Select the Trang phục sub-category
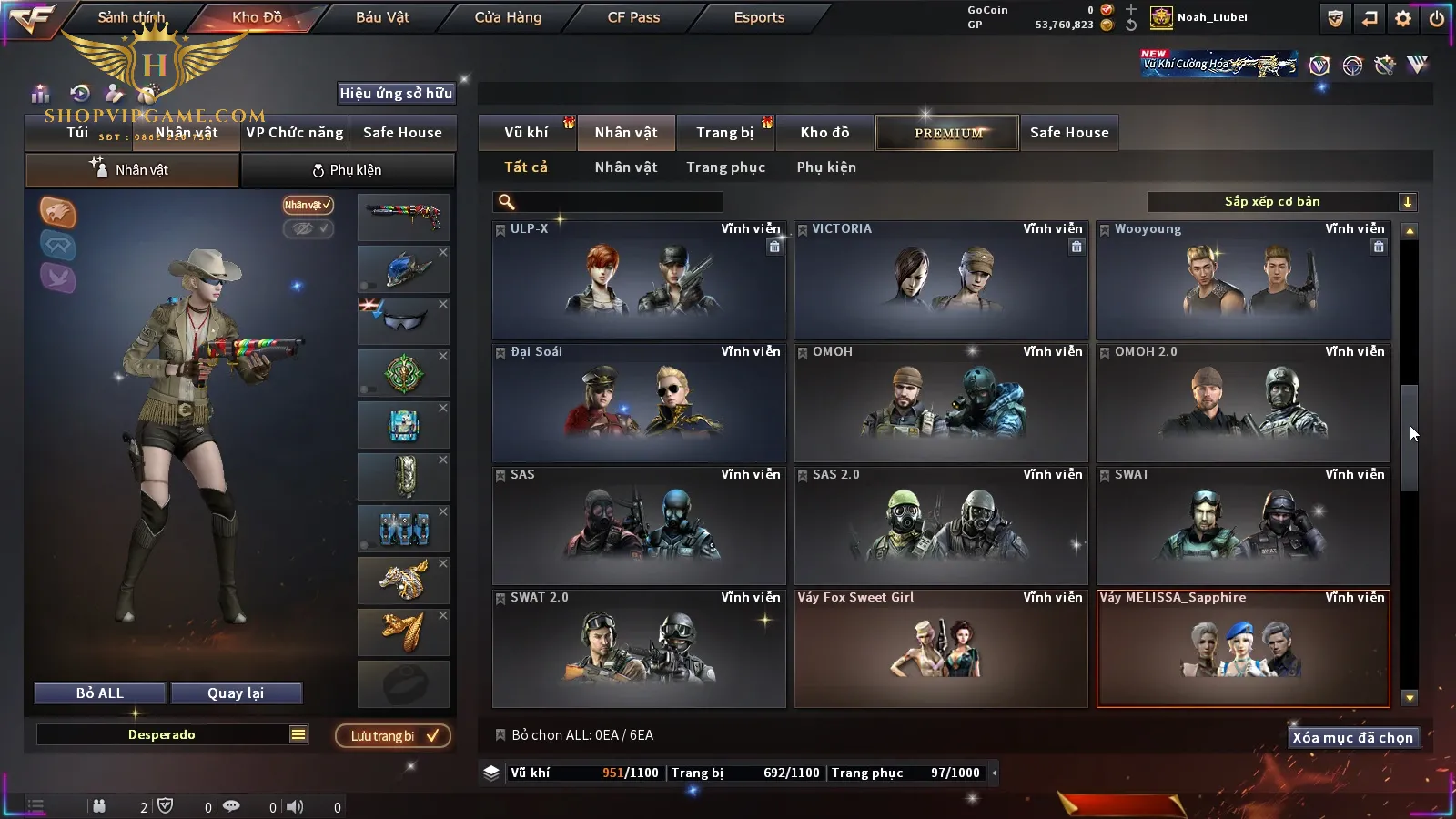Screen dimensions: 1456x819 [x=725, y=167]
